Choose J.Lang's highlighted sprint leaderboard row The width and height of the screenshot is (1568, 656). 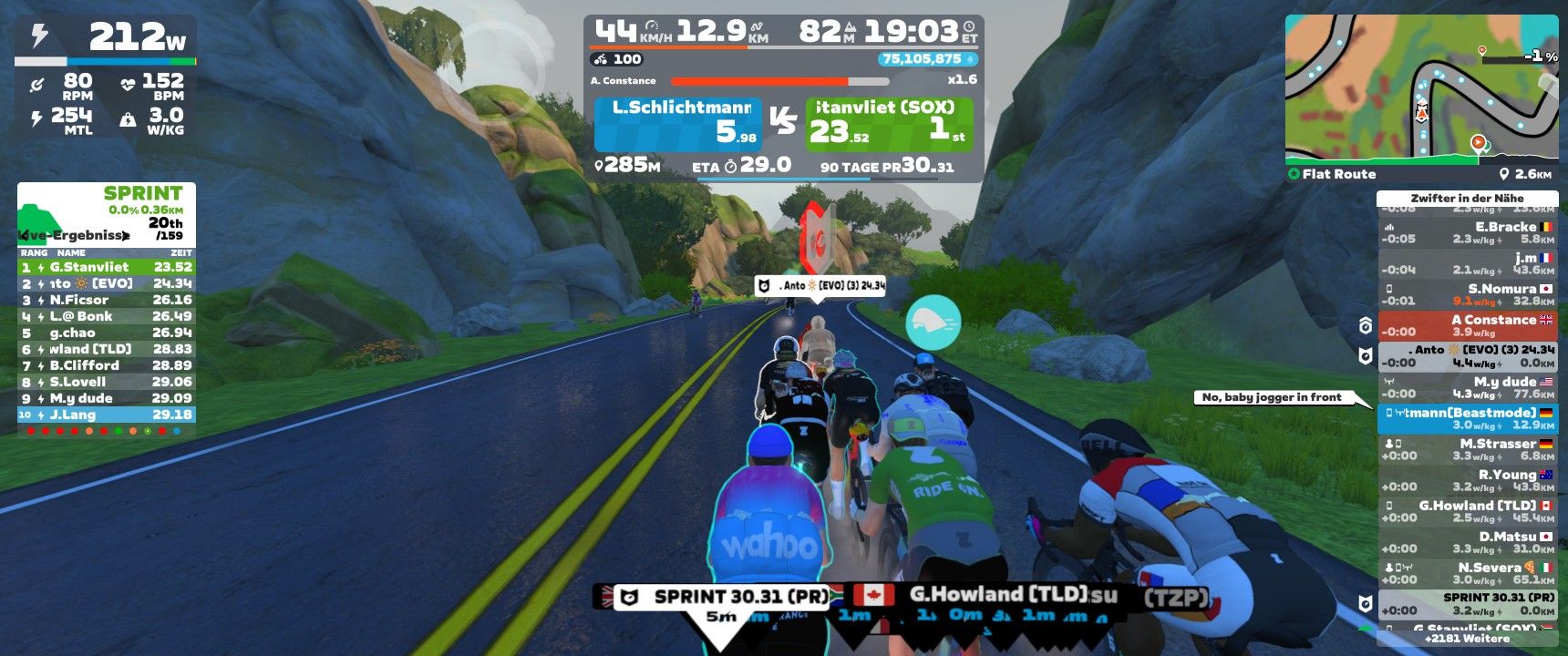106,415
